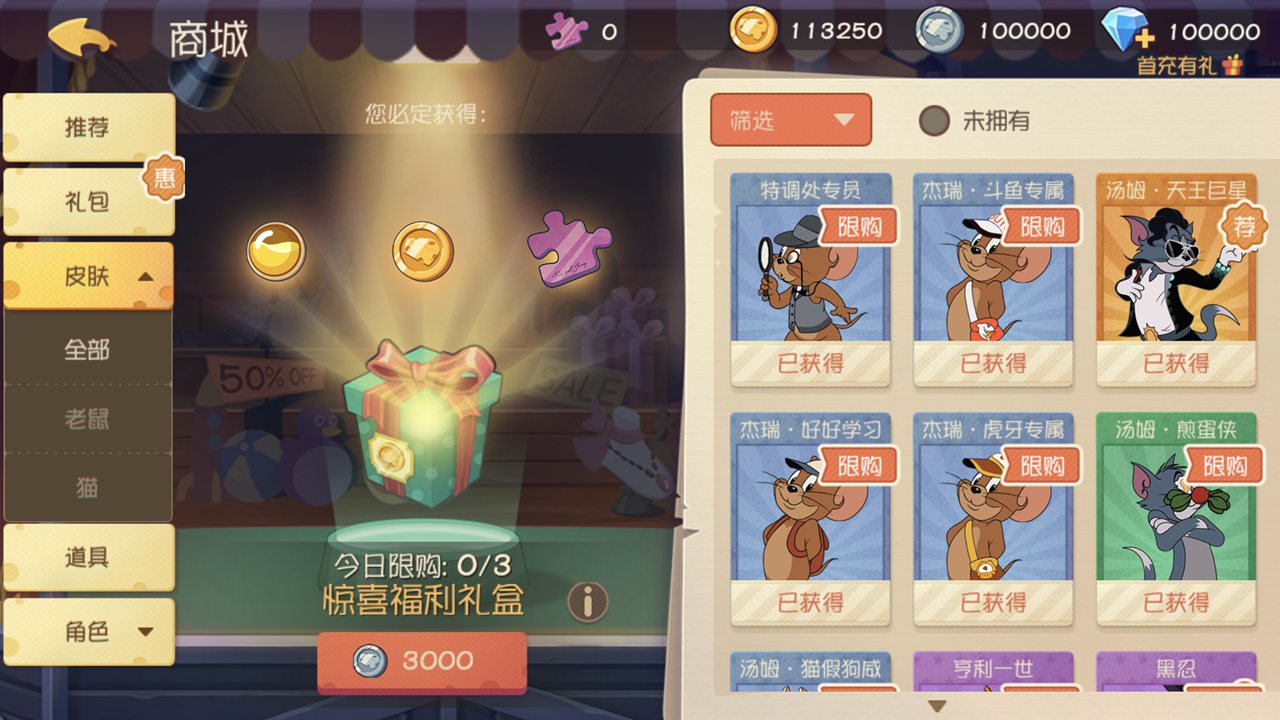Expand the 角色 category arrow

coord(144,632)
